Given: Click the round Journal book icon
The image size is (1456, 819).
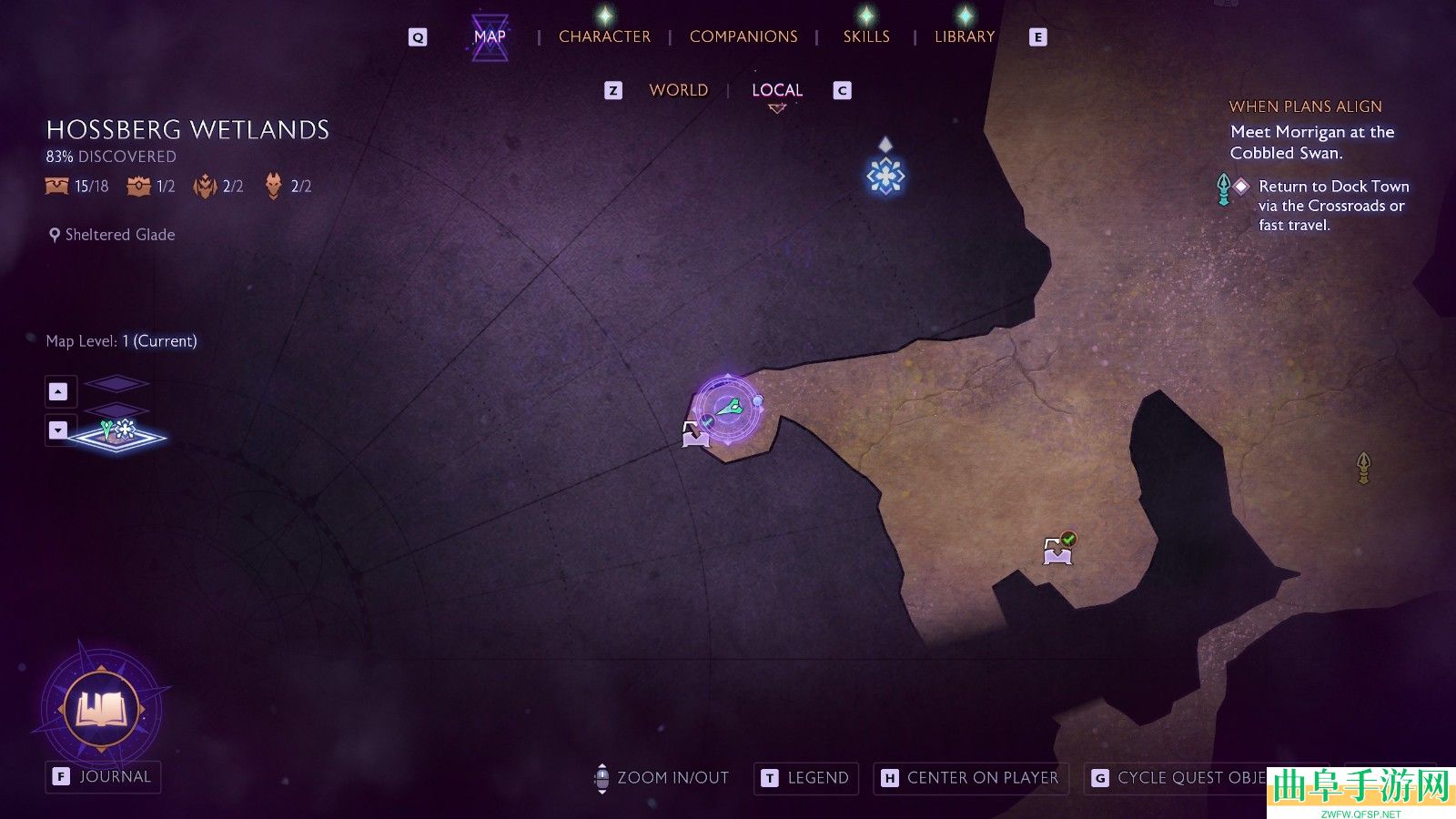Looking at the screenshot, I should (x=103, y=708).
